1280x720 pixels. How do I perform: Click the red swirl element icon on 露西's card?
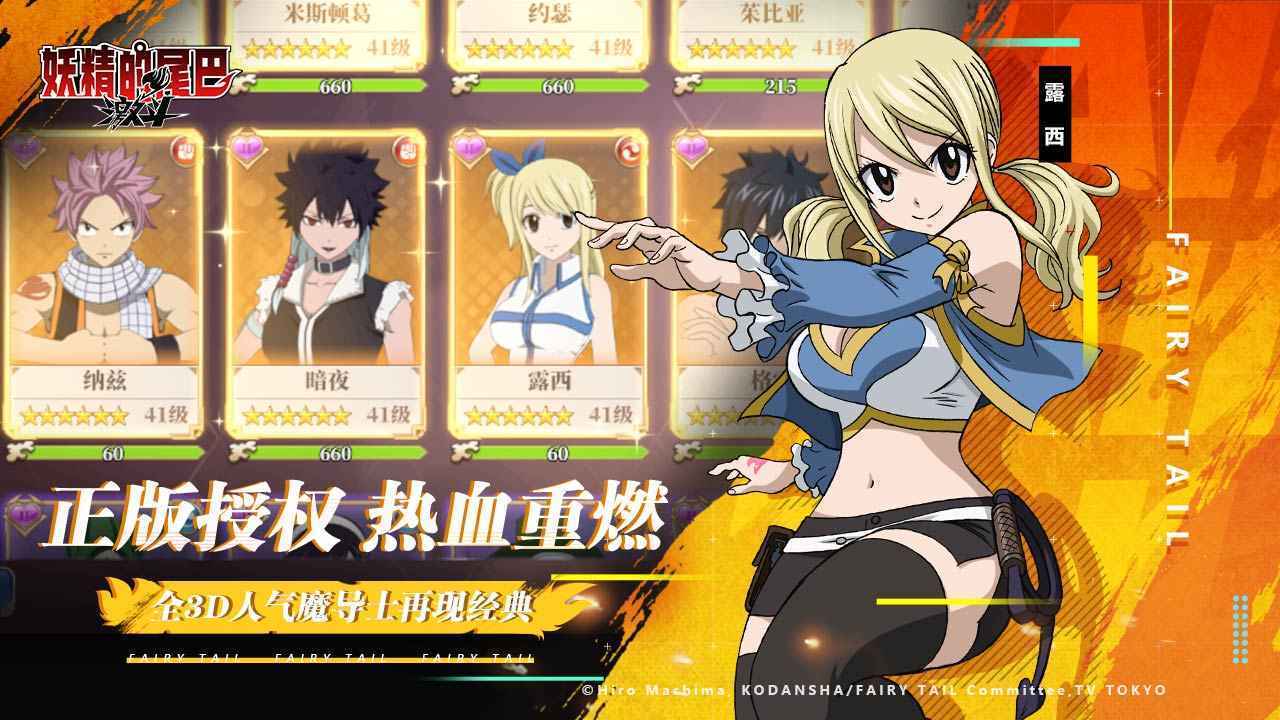tap(629, 151)
